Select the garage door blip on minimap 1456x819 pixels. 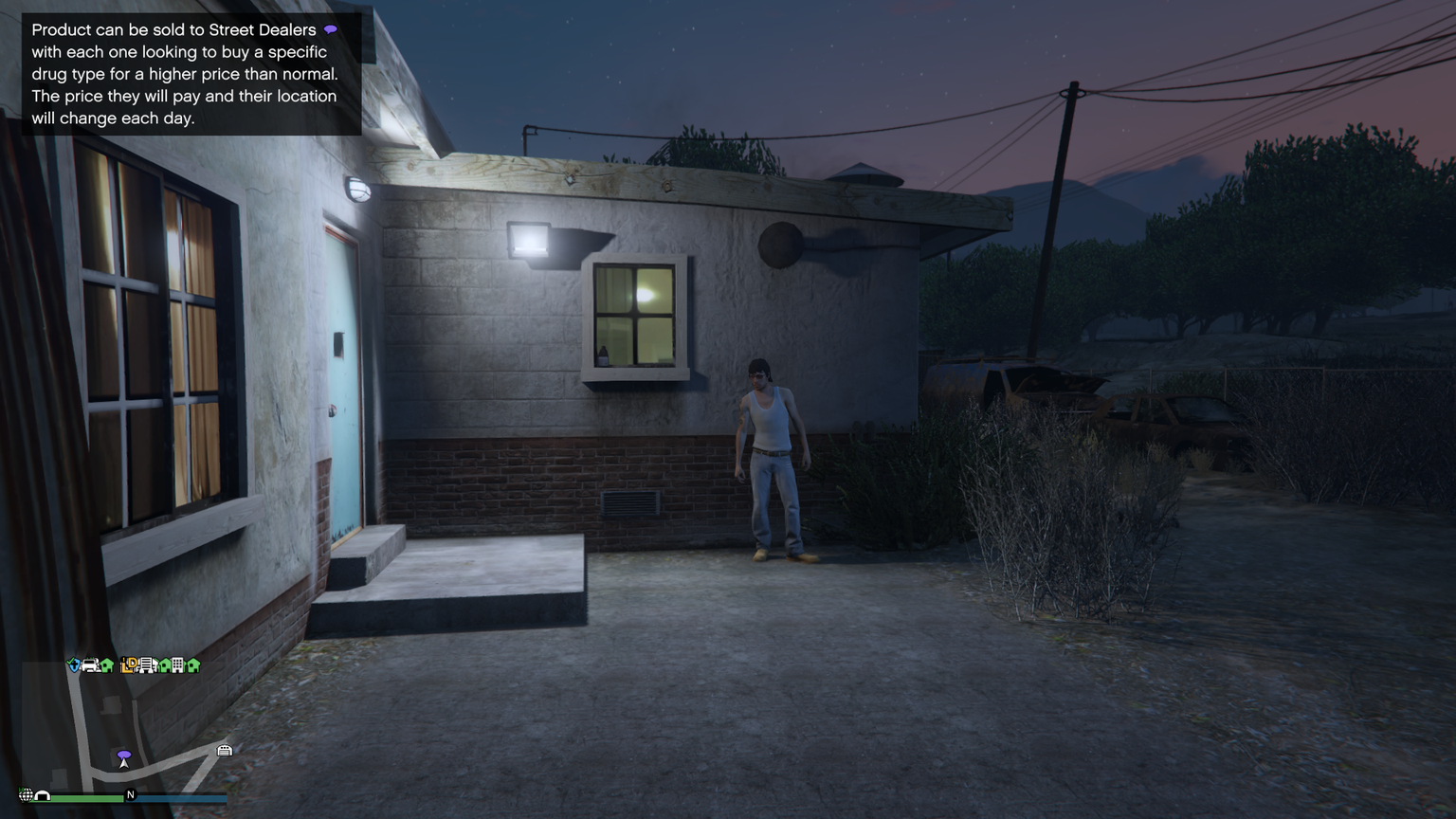coord(225,751)
